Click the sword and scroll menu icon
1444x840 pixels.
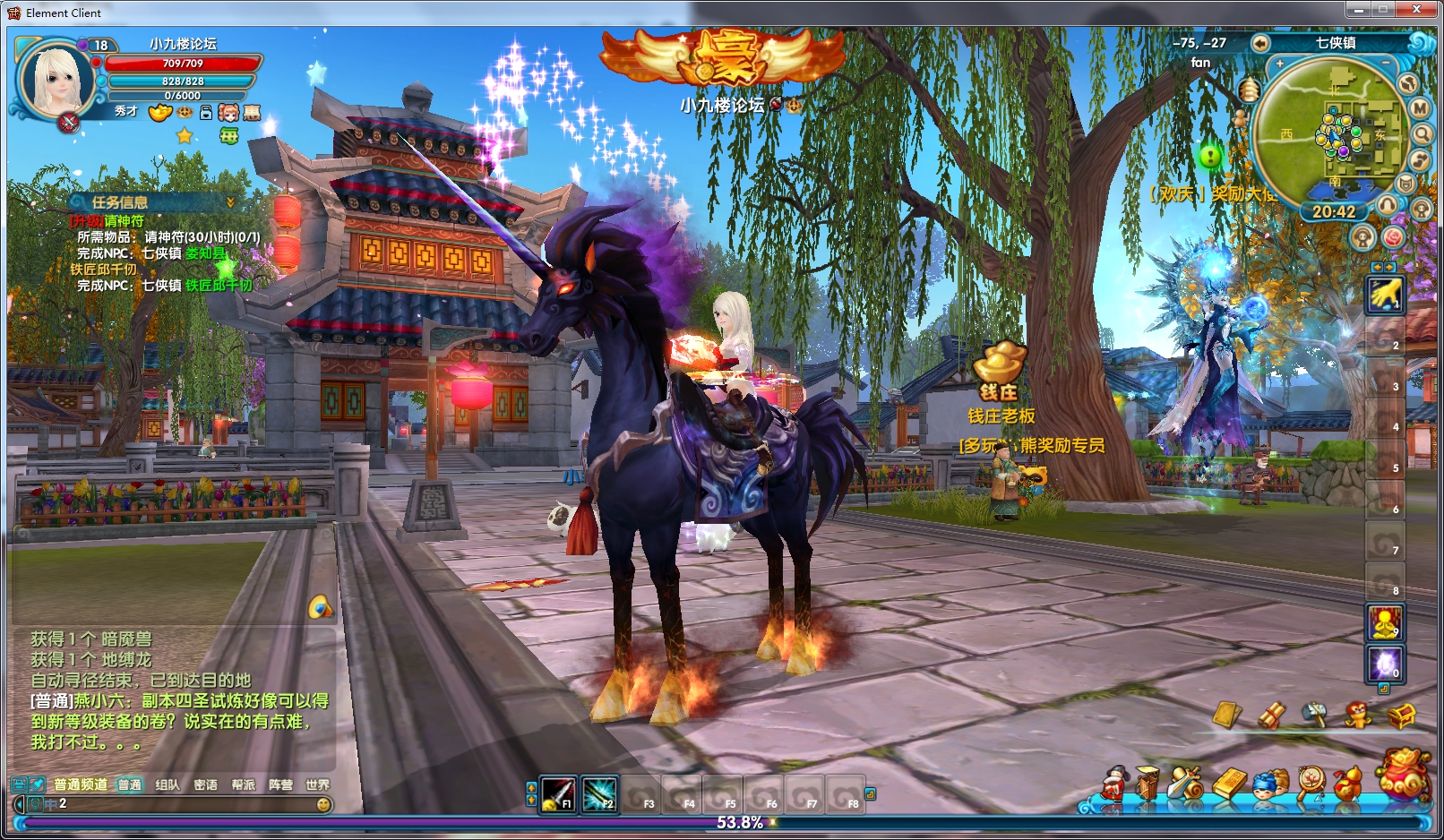point(1186,783)
